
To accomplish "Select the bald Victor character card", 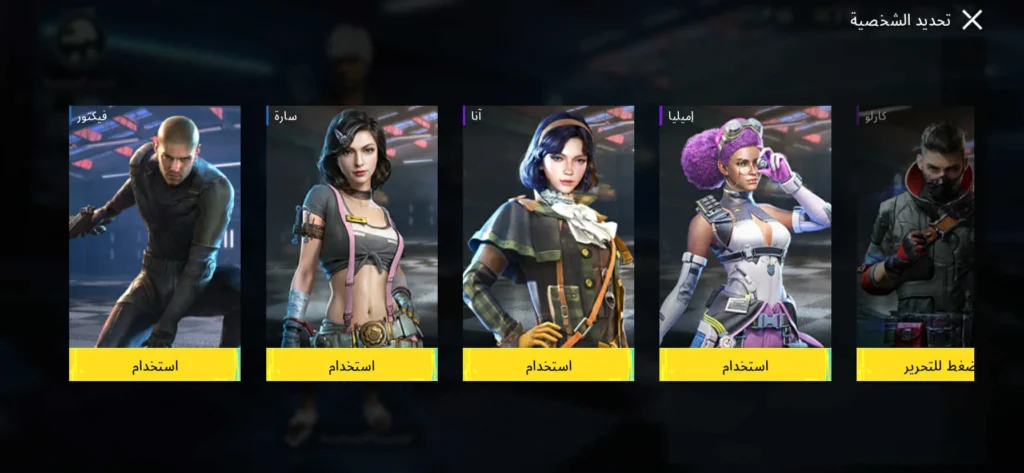I will [x=154, y=225].
